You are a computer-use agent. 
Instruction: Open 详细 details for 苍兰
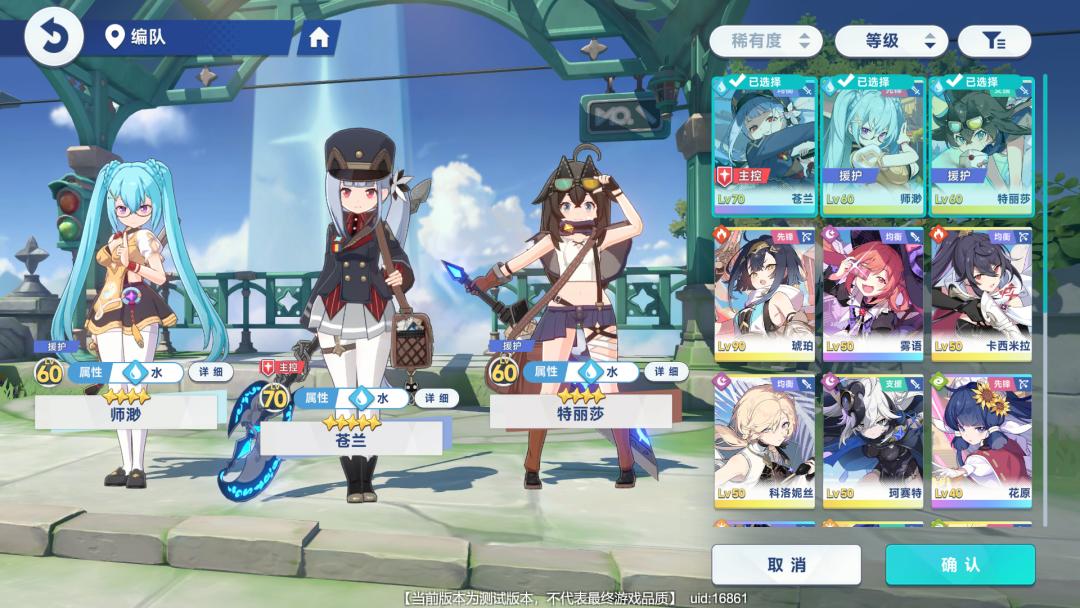(436, 398)
